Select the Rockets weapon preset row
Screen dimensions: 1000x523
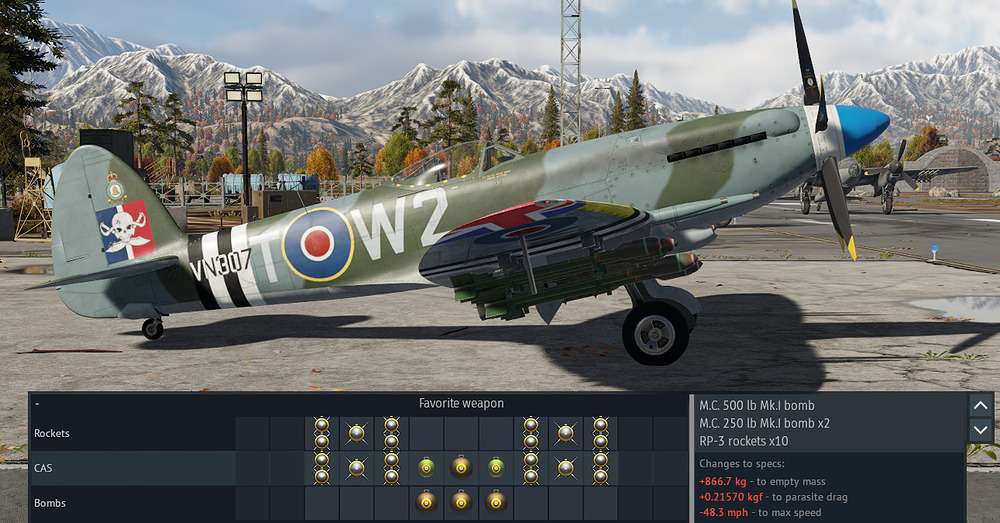click(x=50, y=433)
